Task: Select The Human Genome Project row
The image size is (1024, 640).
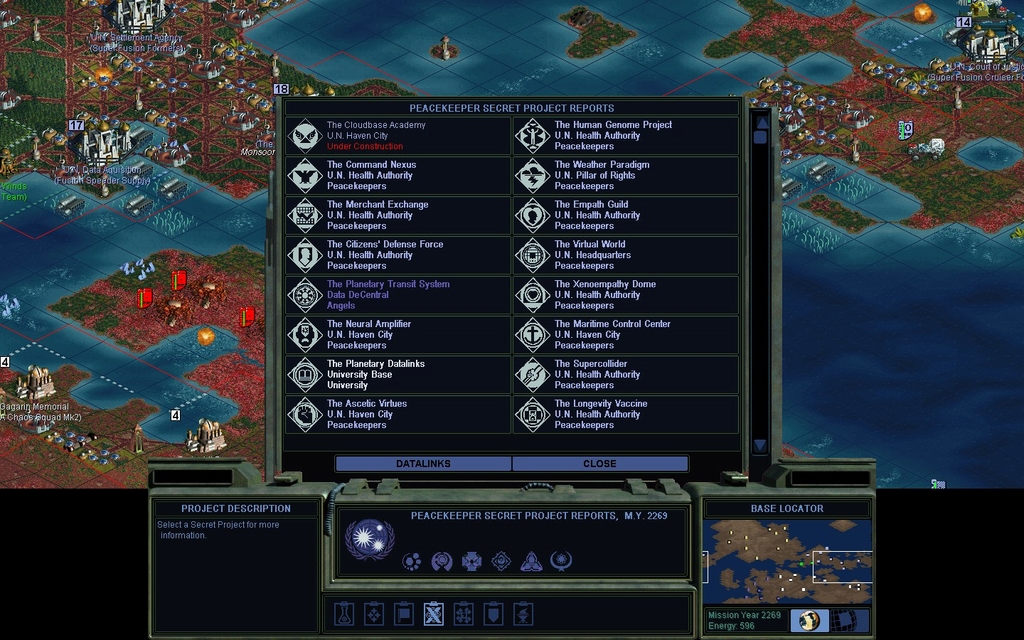Action: pyautogui.click(x=626, y=136)
